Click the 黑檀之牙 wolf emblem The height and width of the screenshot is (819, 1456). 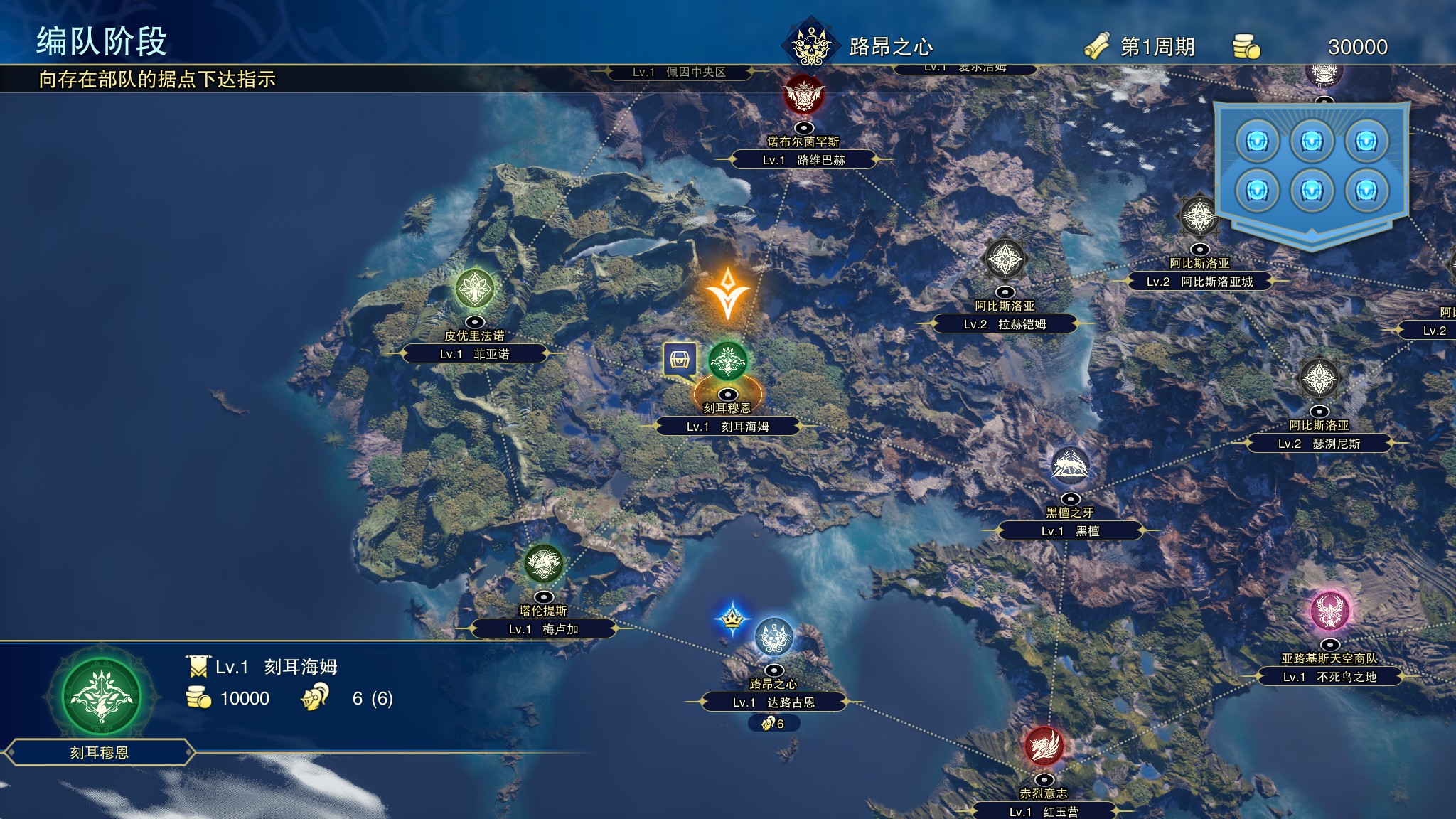1070,466
